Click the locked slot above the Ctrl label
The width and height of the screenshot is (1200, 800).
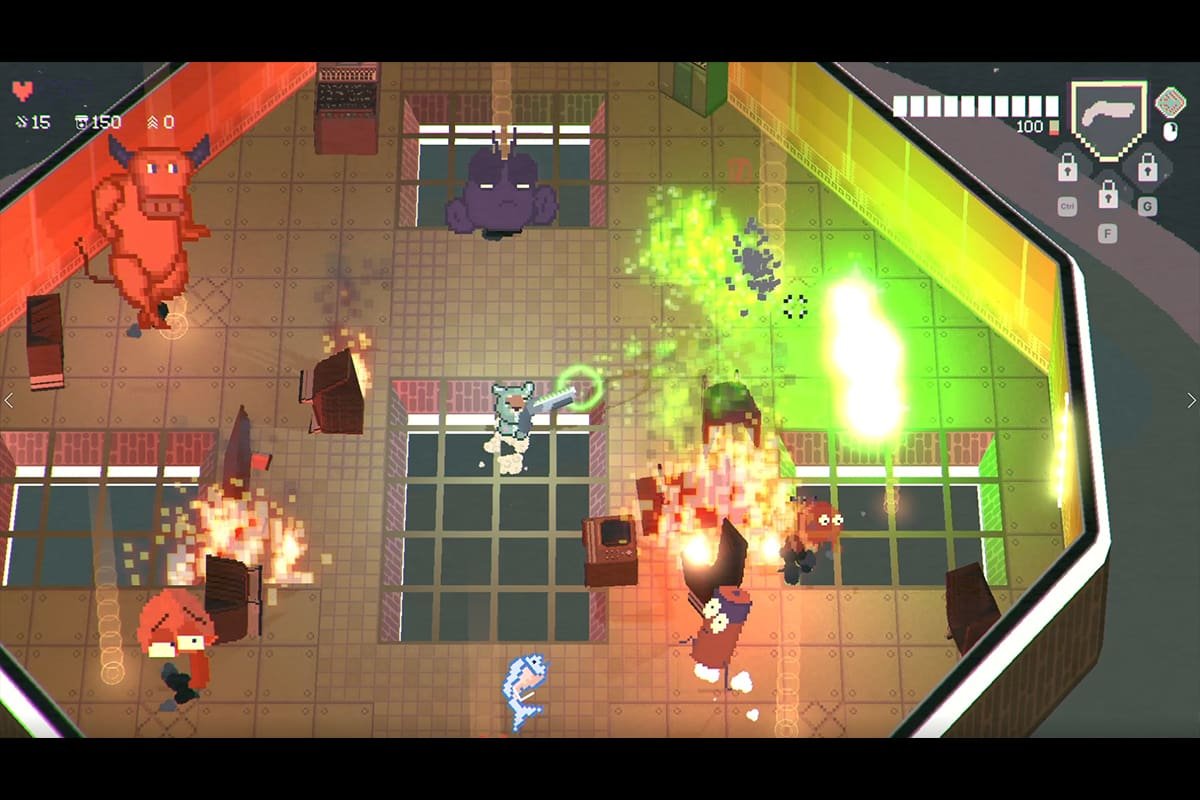1068,167
